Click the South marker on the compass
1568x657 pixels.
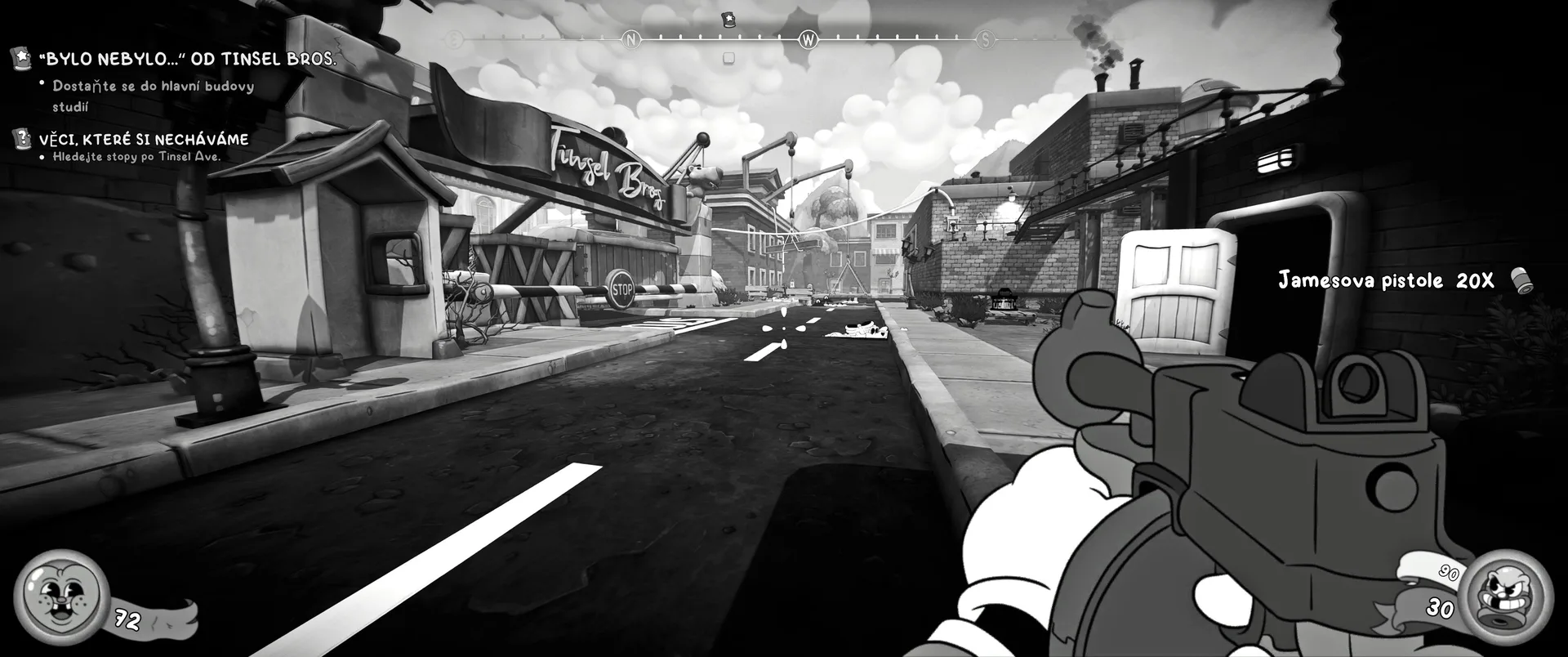pyautogui.click(x=986, y=39)
